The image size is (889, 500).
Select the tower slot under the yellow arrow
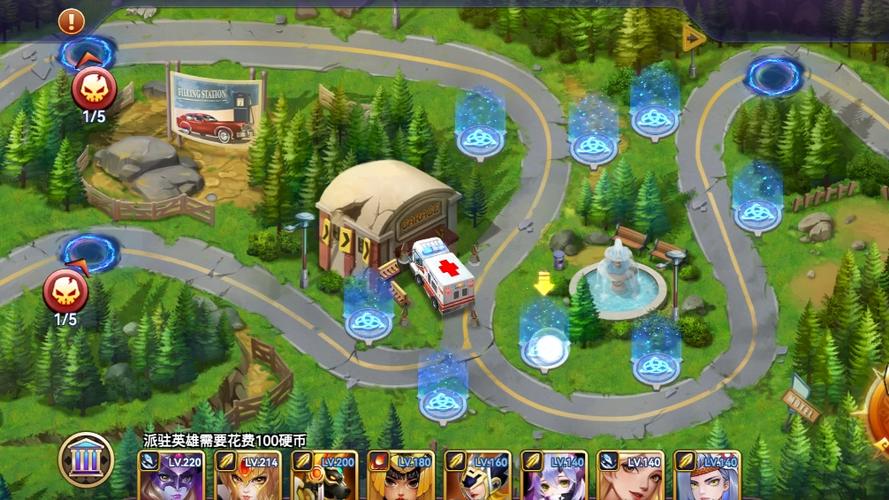(x=545, y=346)
